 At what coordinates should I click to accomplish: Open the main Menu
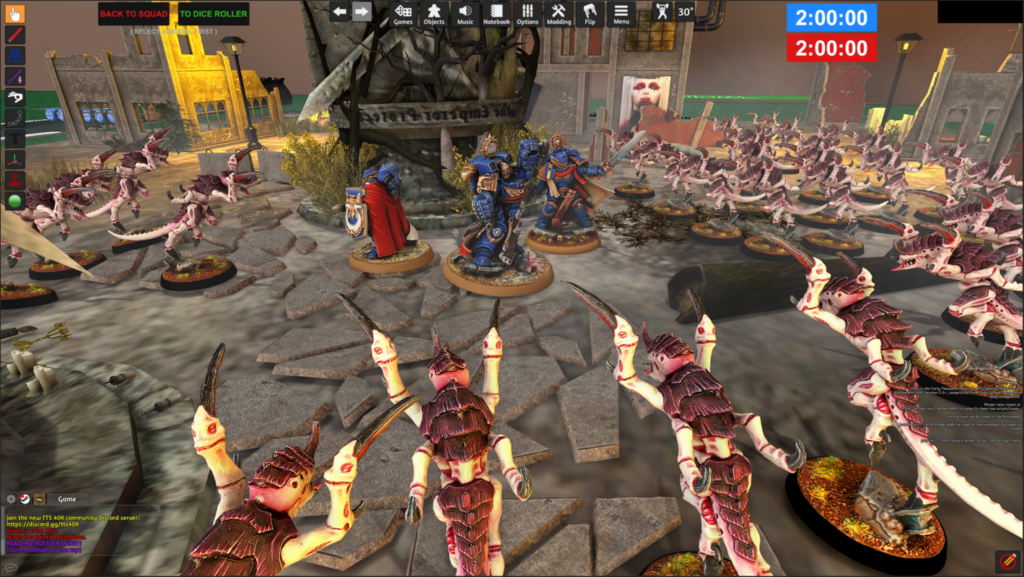pyautogui.click(x=621, y=13)
